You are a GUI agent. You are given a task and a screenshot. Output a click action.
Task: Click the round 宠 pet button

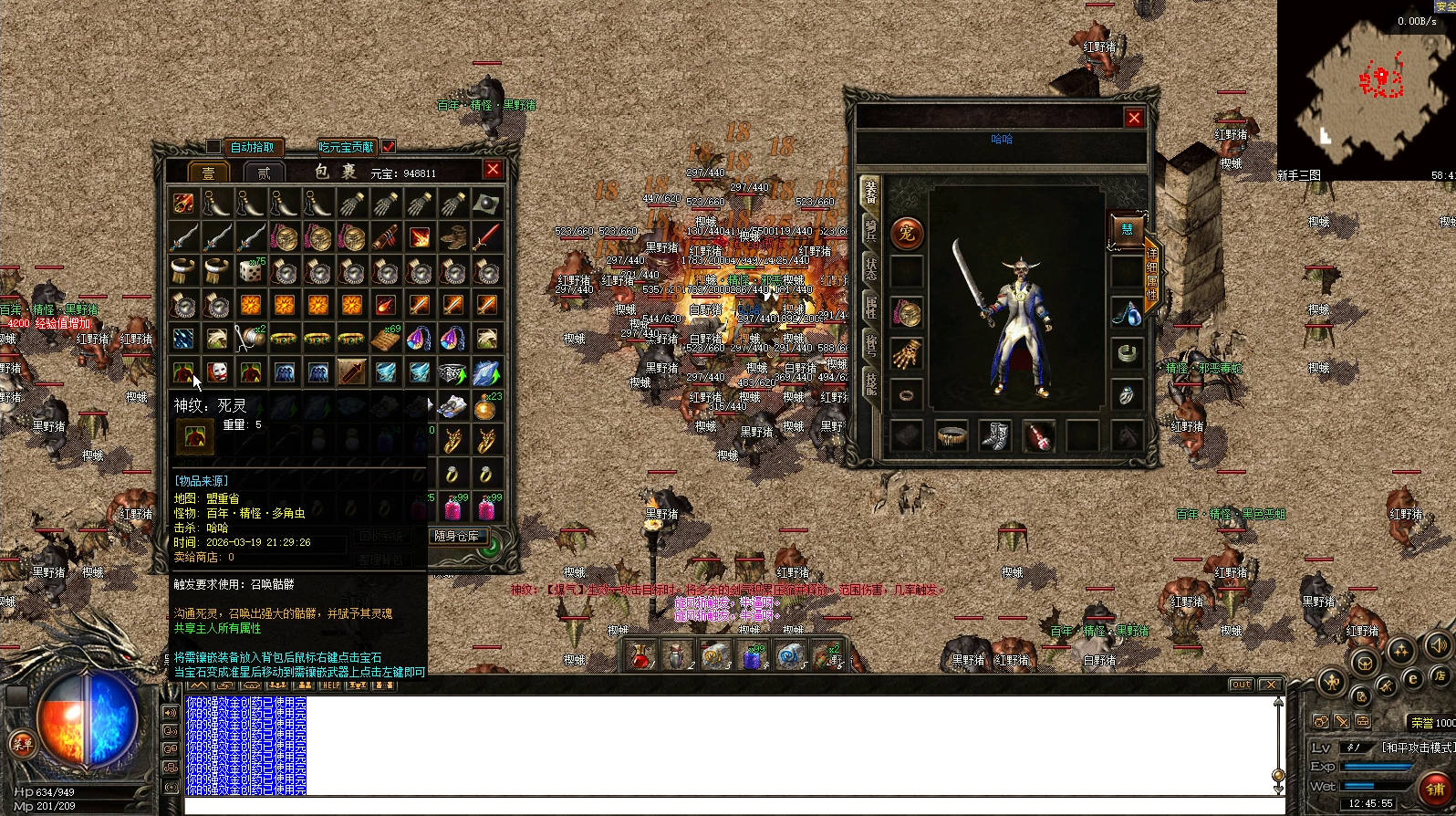pyautogui.click(x=906, y=234)
